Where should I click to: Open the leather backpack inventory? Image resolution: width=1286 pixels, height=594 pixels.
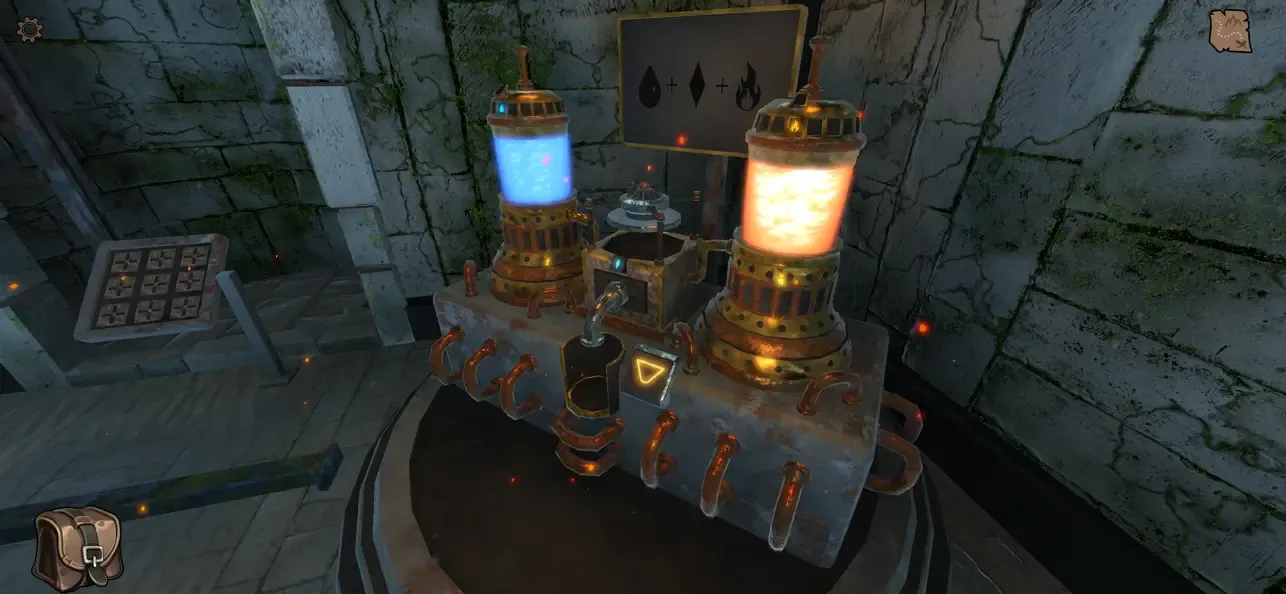78,547
